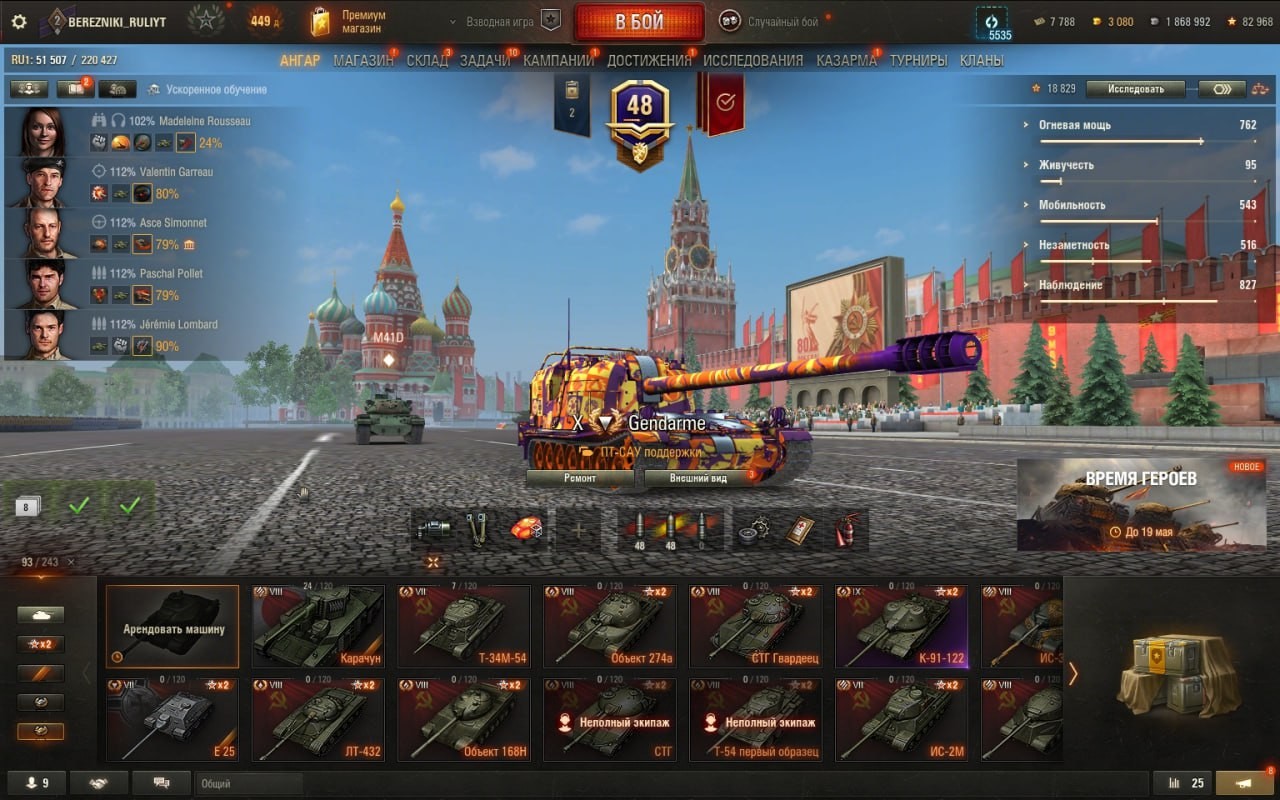1280x800 pixels.
Task: Click the Исследовать research button
Action: click(1136, 89)
